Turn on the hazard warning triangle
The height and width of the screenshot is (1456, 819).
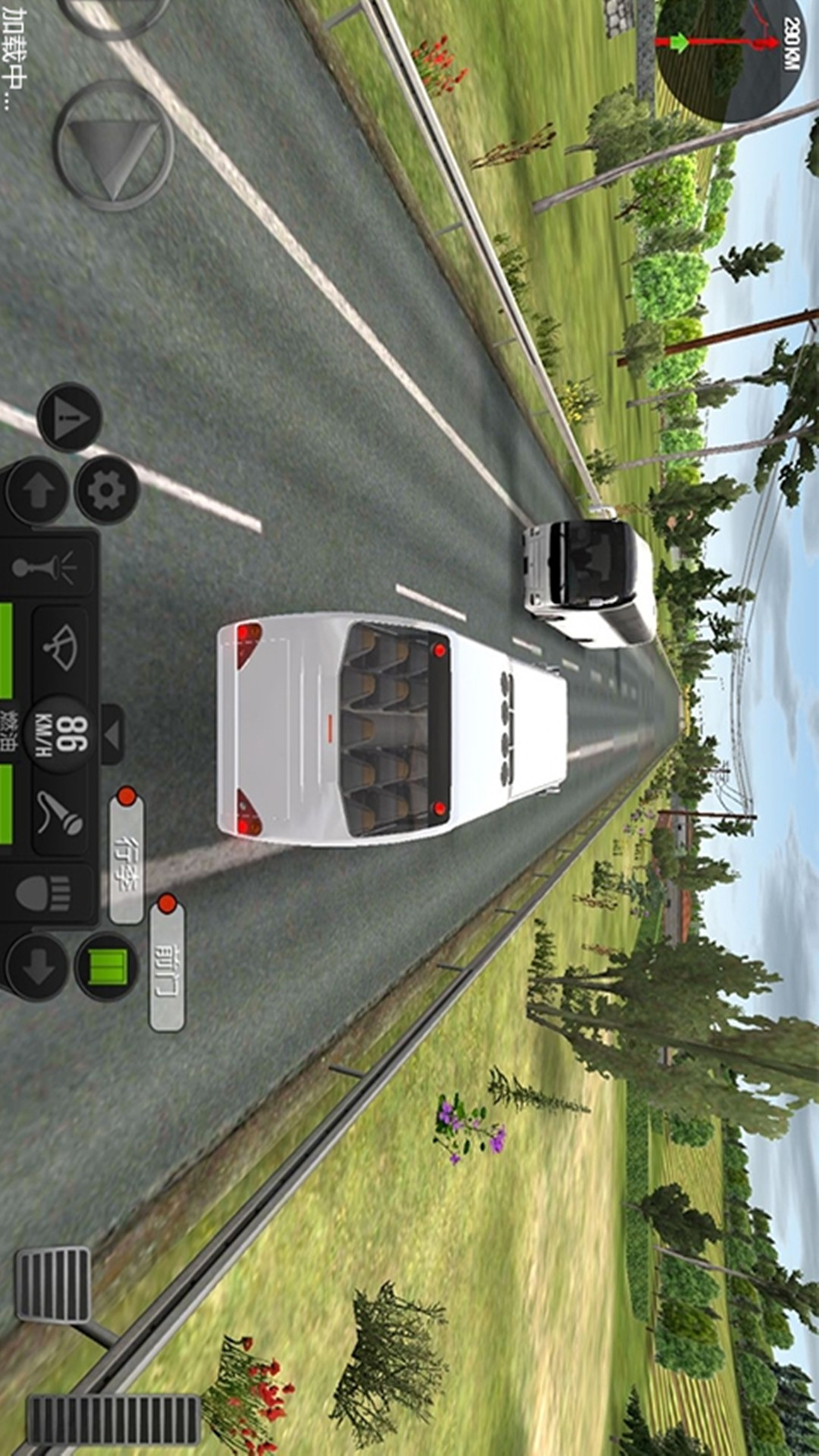coord(69,417)
